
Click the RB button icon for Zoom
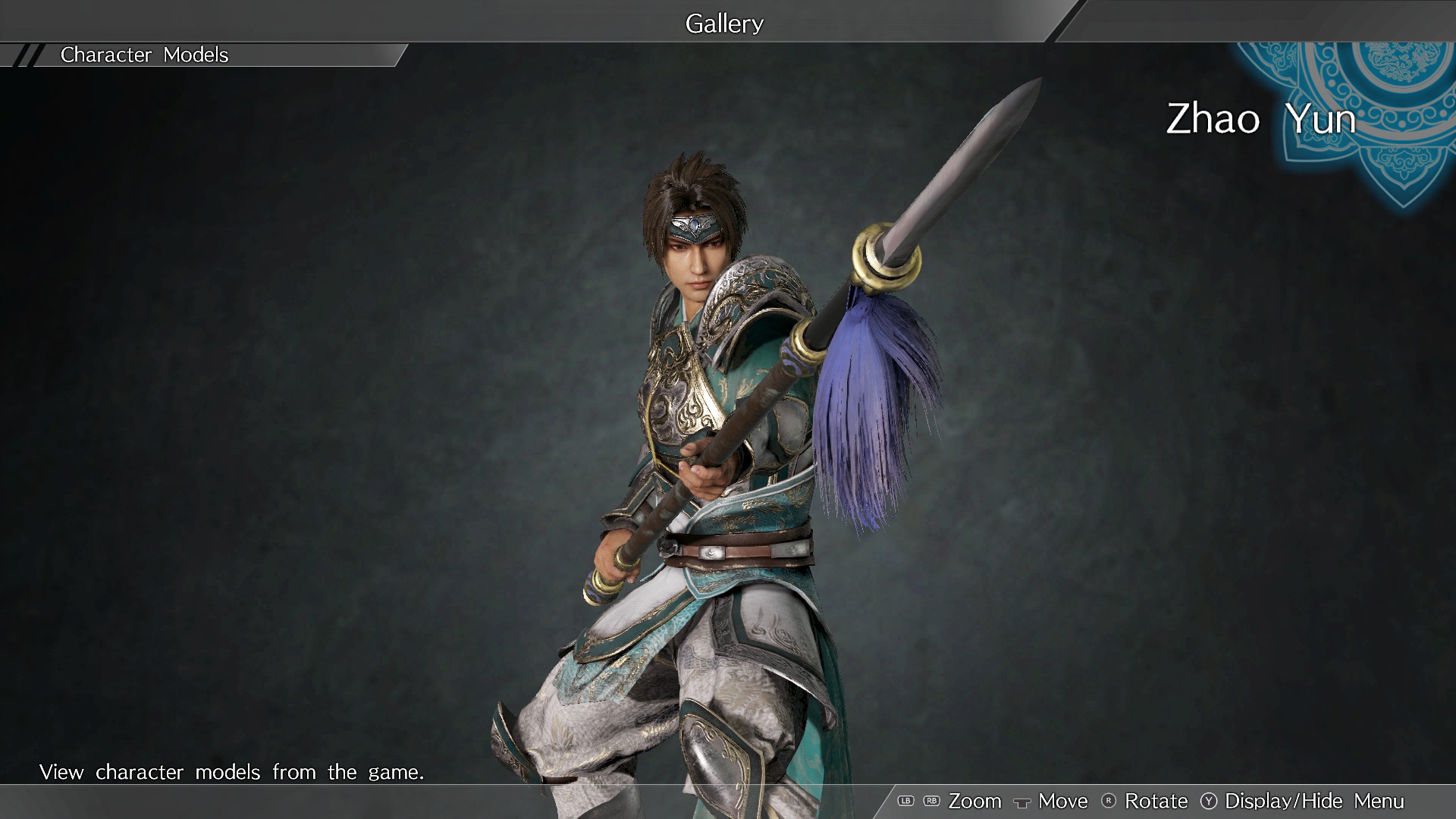[x=931, y=801]
